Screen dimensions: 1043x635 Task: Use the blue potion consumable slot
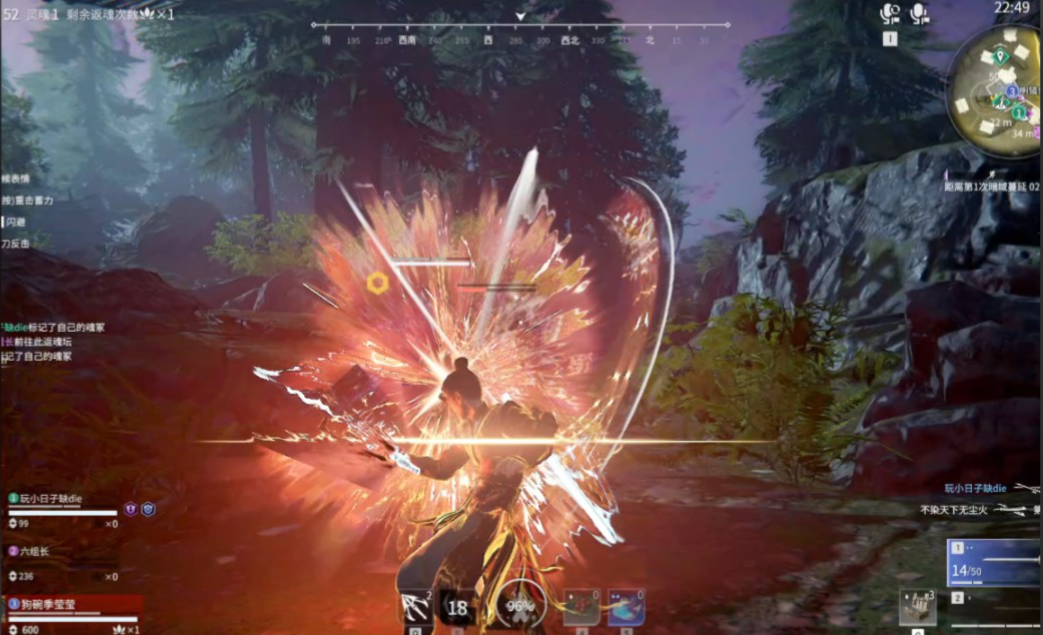(626, 607)
